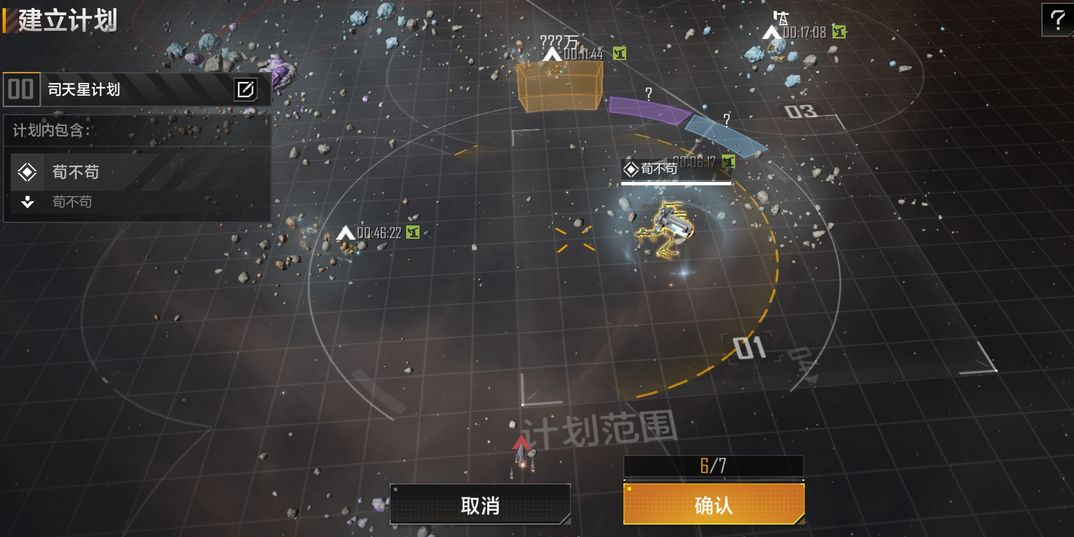Edit the 司天星计划 plan name
Viewport: 1074px width, 537px height.
245,90
